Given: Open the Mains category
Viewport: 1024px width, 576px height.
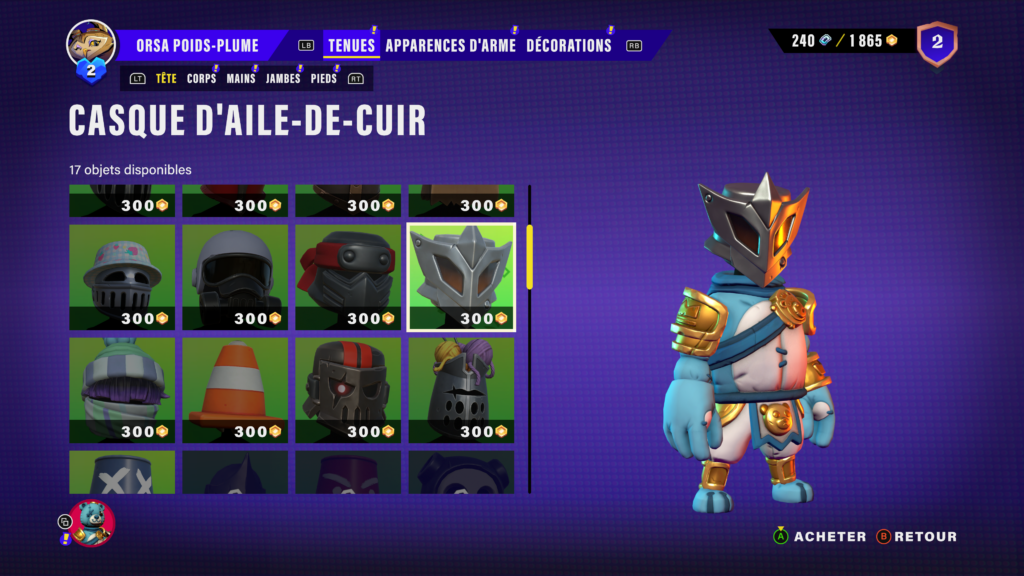Looking at the screenshot, I should point(241,78).
